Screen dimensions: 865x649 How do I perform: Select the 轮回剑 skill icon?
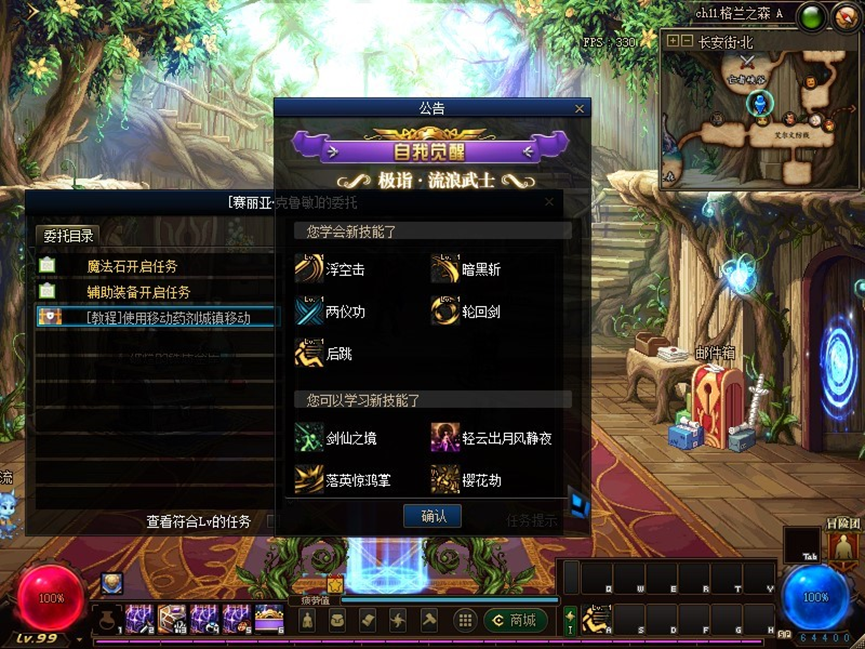tap(445, 311)
